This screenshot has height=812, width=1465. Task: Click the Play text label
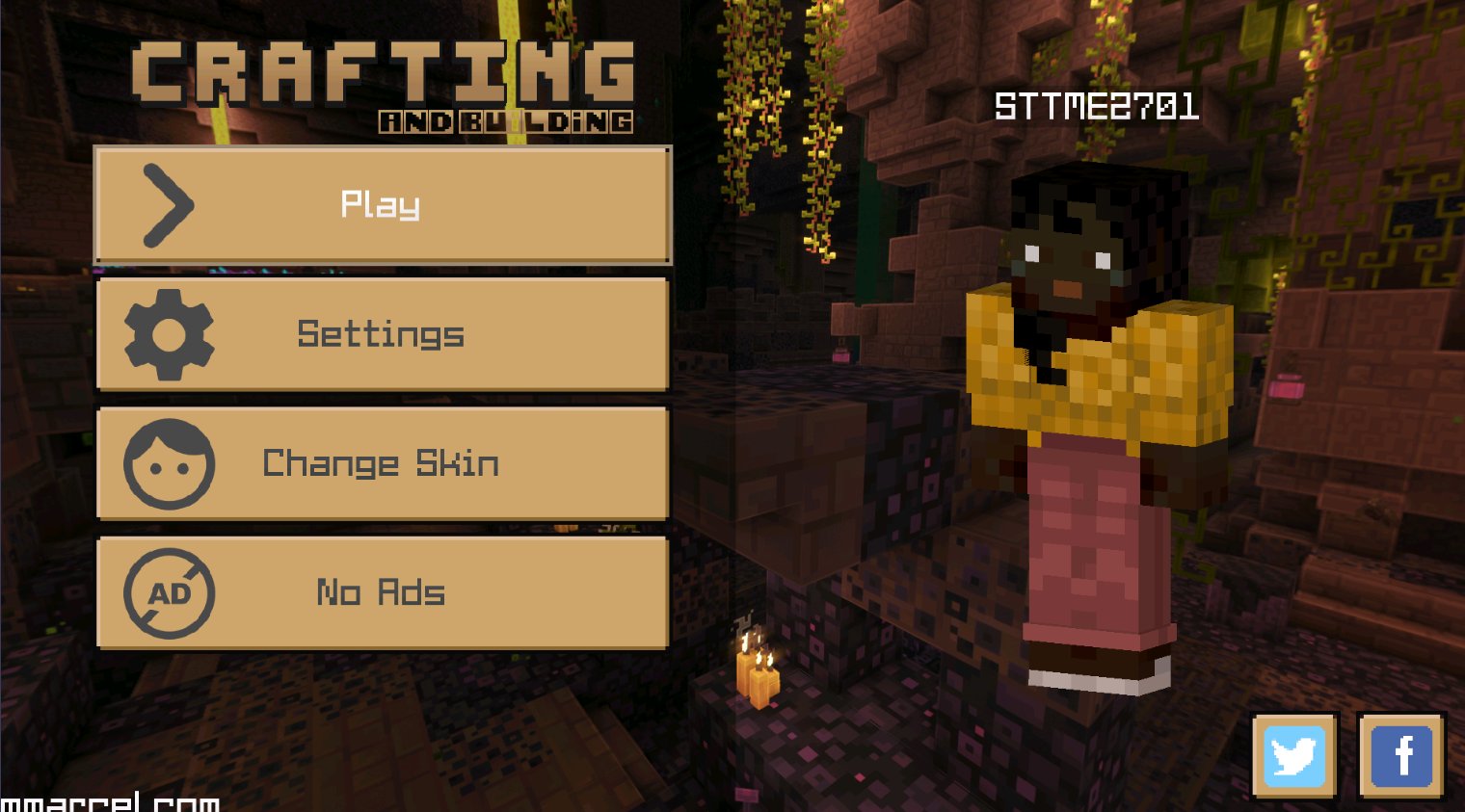(x=380, y=204)
